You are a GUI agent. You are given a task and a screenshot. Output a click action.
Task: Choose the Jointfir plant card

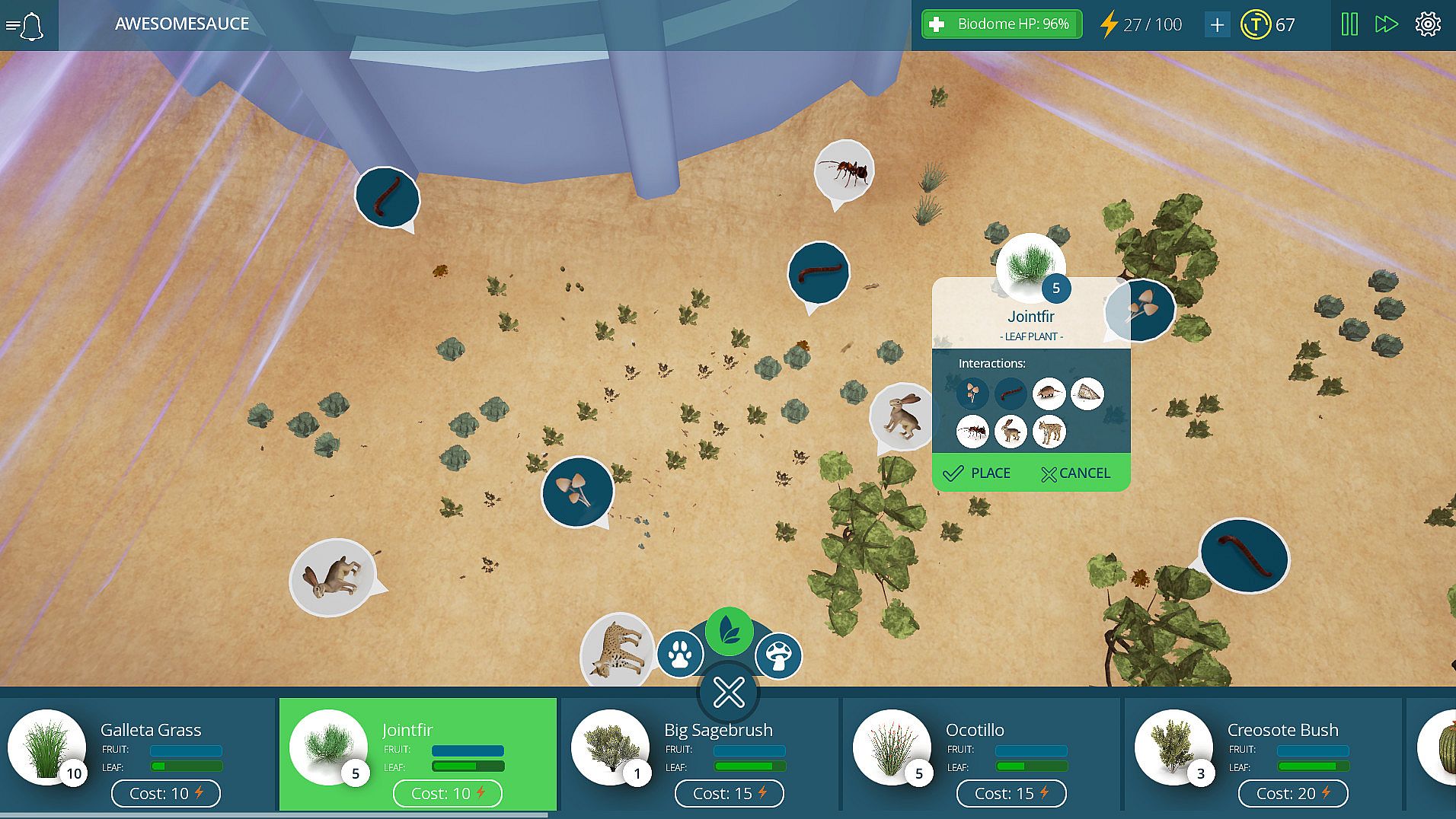coord(417,754)
